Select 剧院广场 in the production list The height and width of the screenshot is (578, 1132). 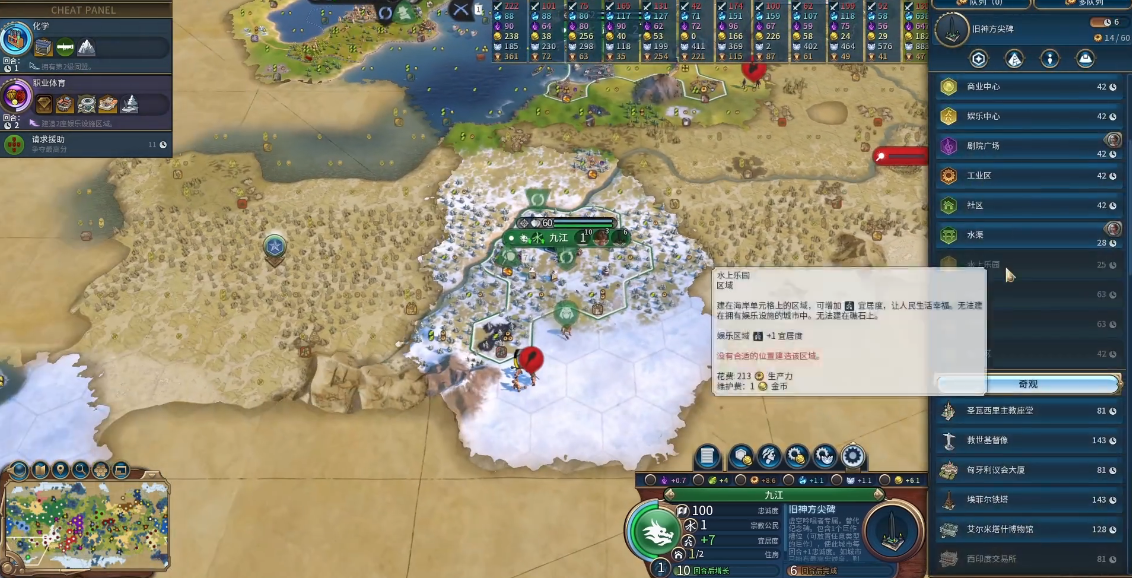point(1028,146)
